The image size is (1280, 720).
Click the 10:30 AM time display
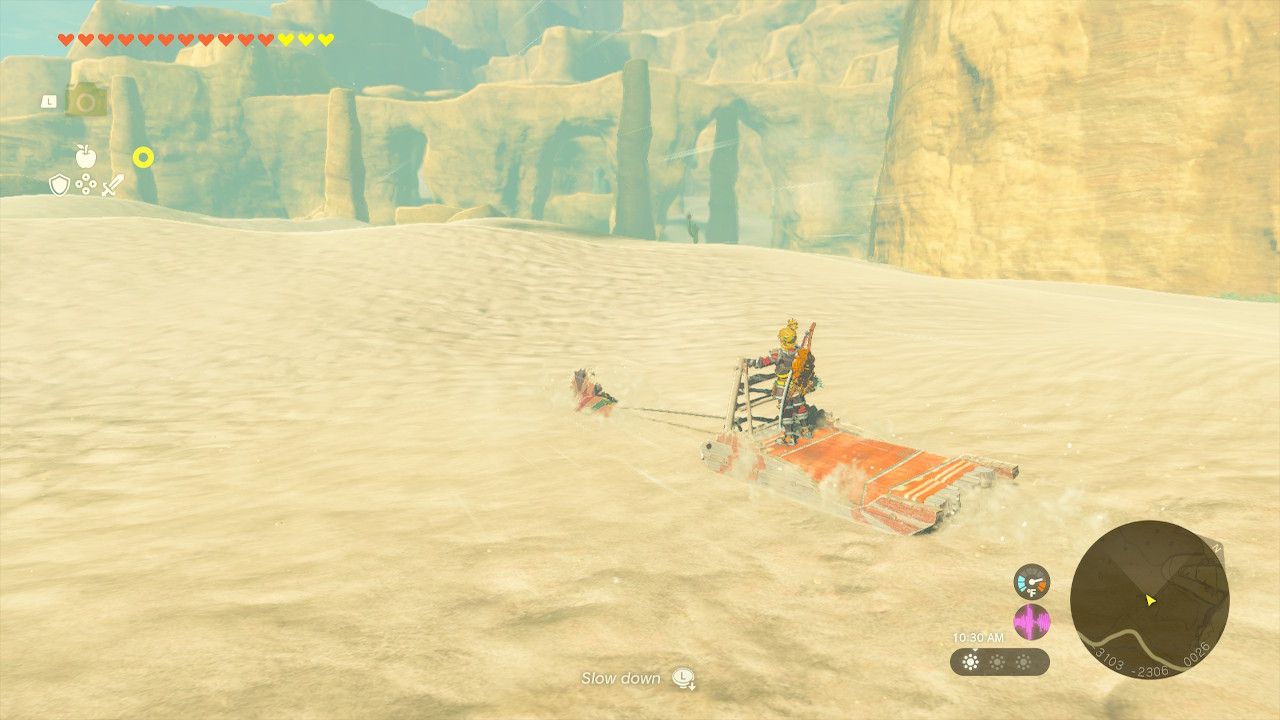[978, 637]
